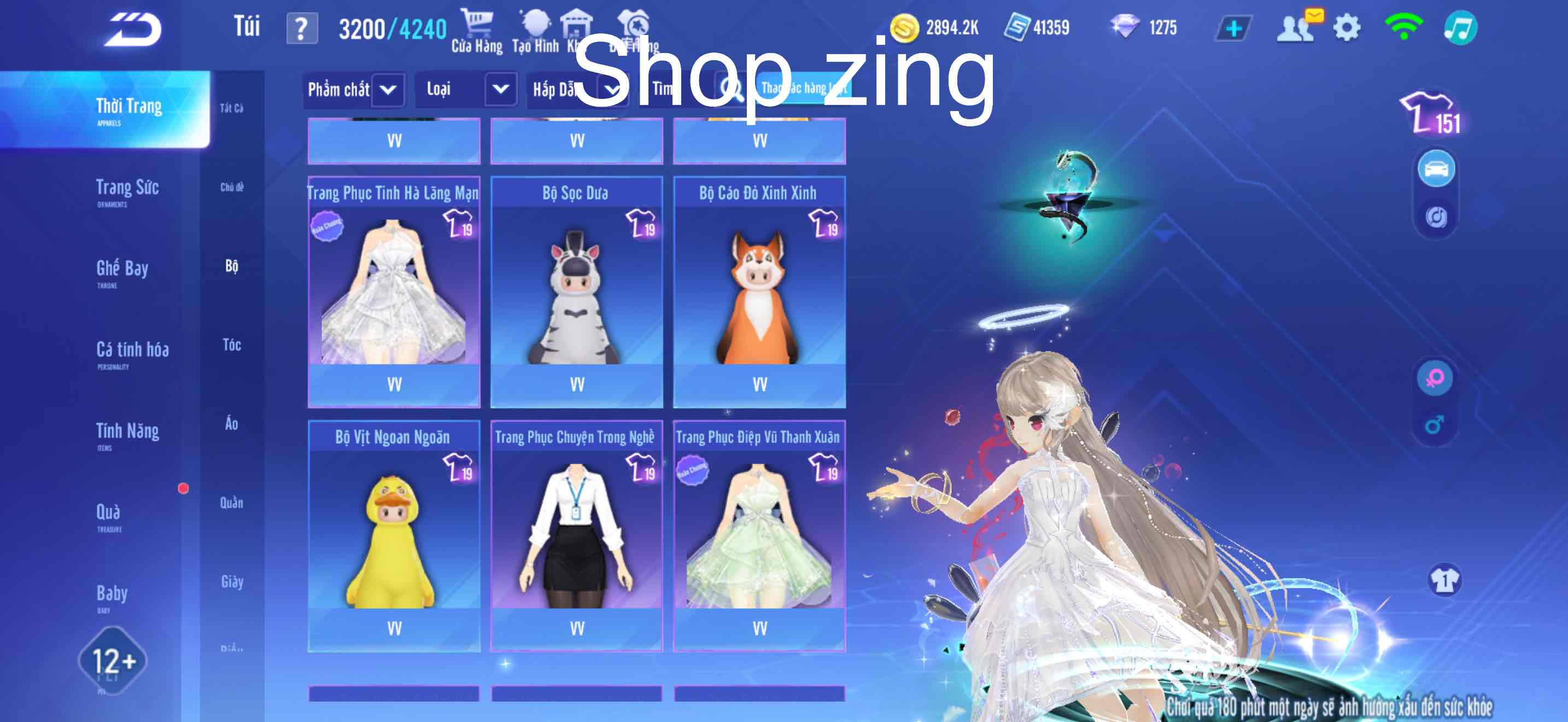The image size is (1568, 722).
Task: Open the gear settings icon
Action: click(1347, 28)
